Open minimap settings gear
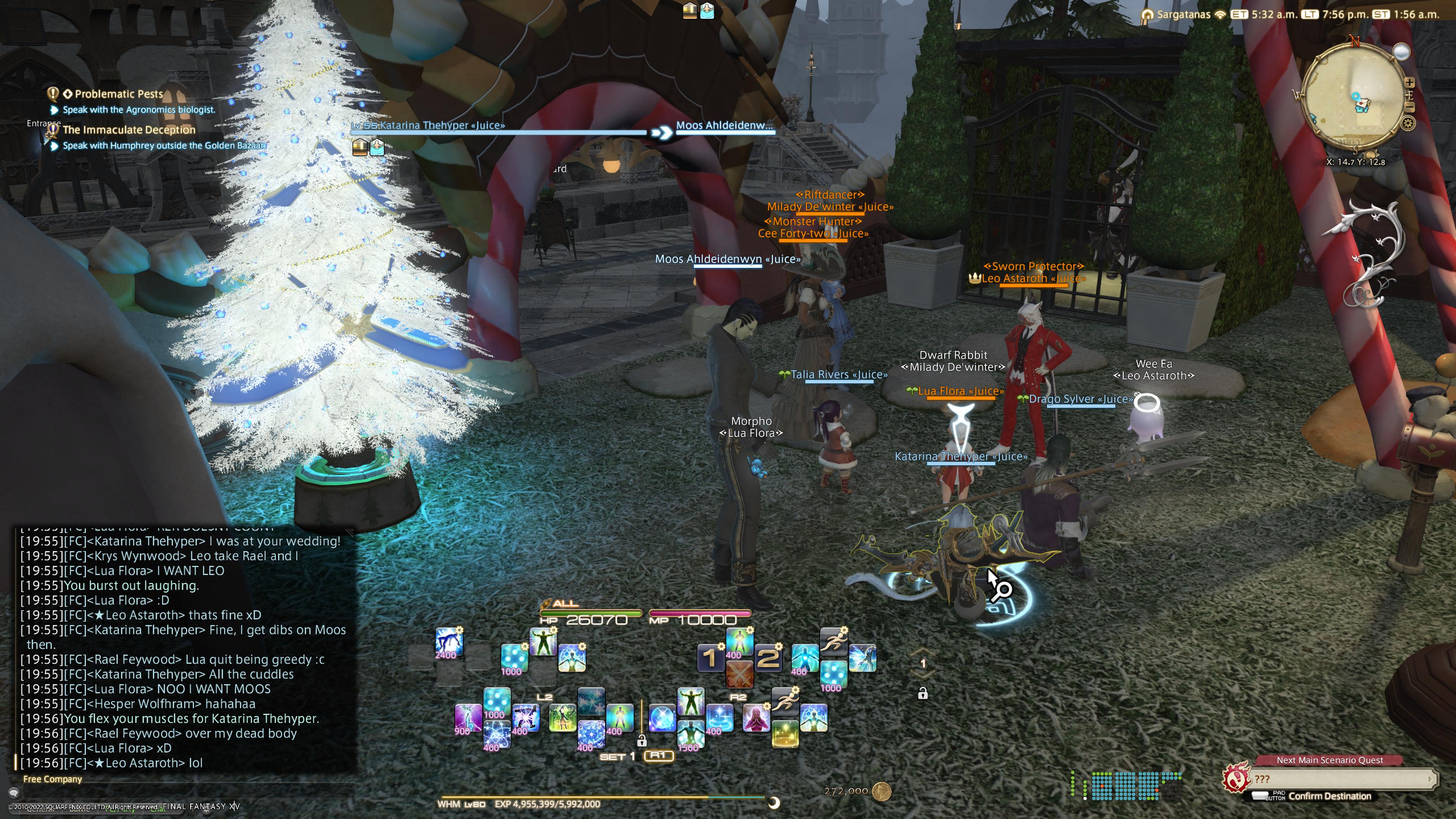 [x=1408, y=123]
